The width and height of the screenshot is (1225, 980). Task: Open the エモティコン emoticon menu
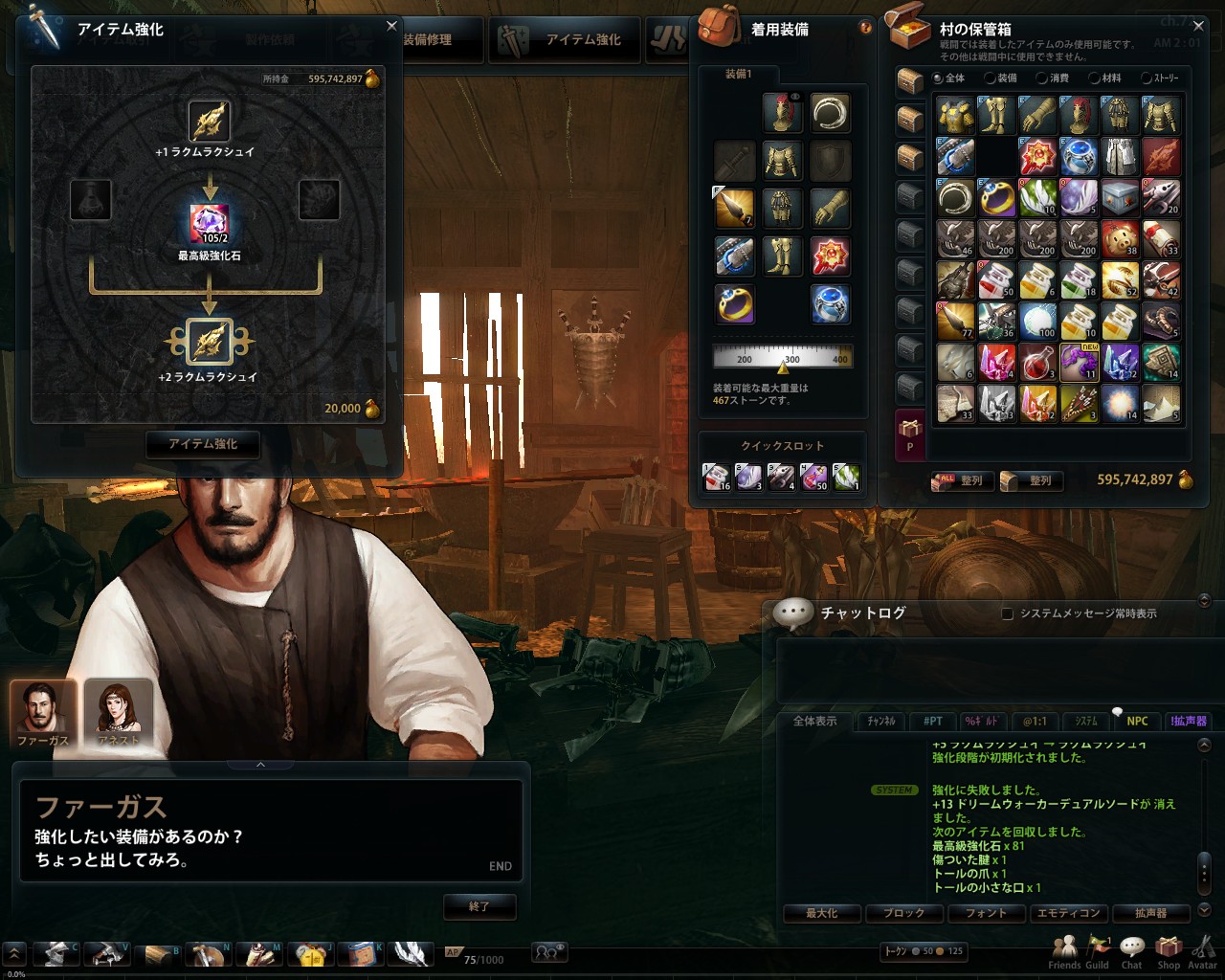(x=1068, y=913)
